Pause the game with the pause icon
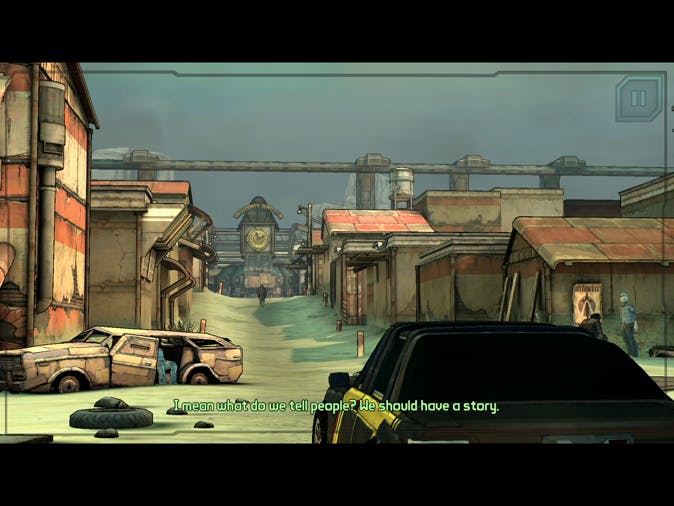Image resolution: width=674 pixels, height=506 pixels. (638, 98)
